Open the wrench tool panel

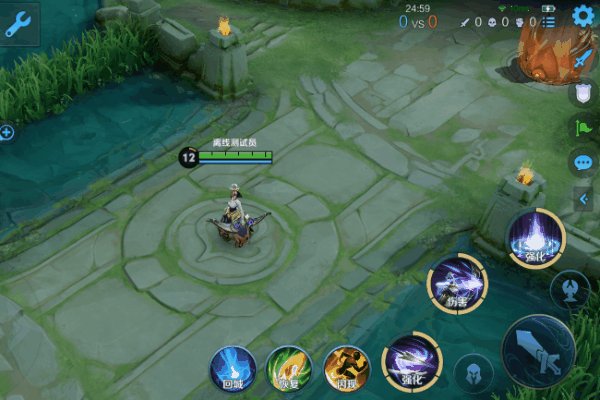pyautogui.click(x=19, y=25)
